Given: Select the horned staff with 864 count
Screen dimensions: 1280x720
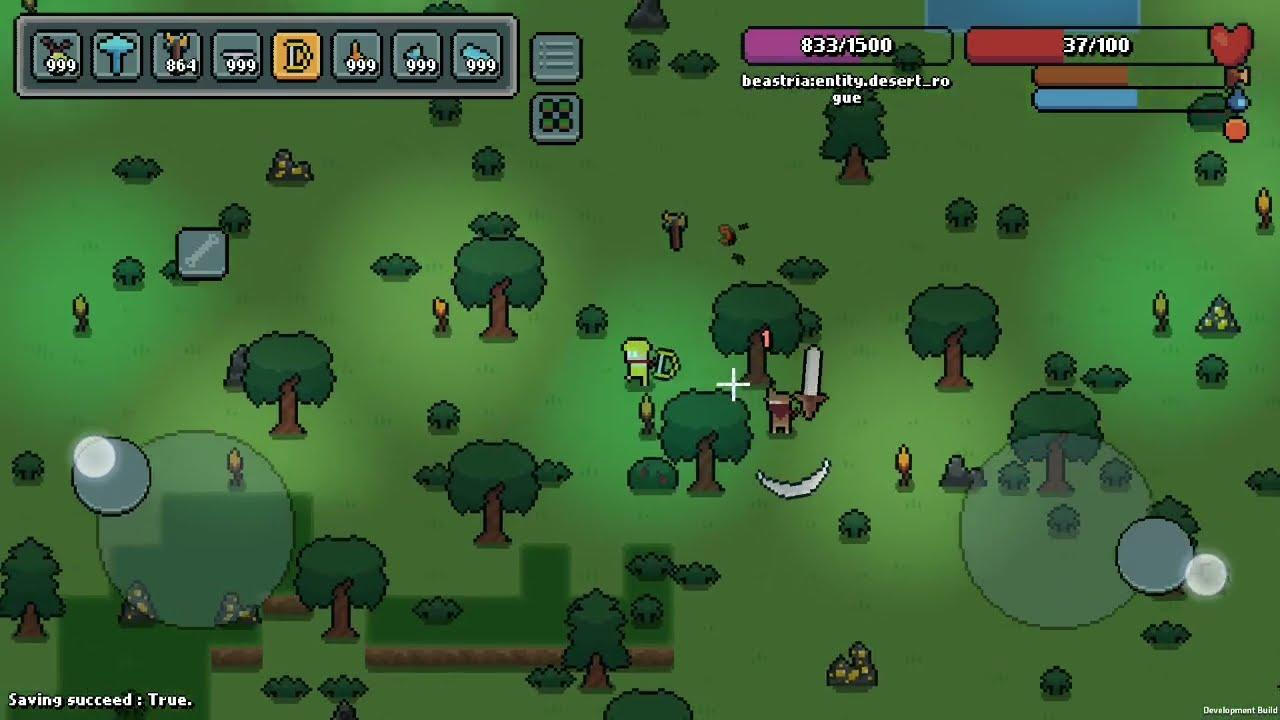Looking at the screenshot, I should click(177, 55).
